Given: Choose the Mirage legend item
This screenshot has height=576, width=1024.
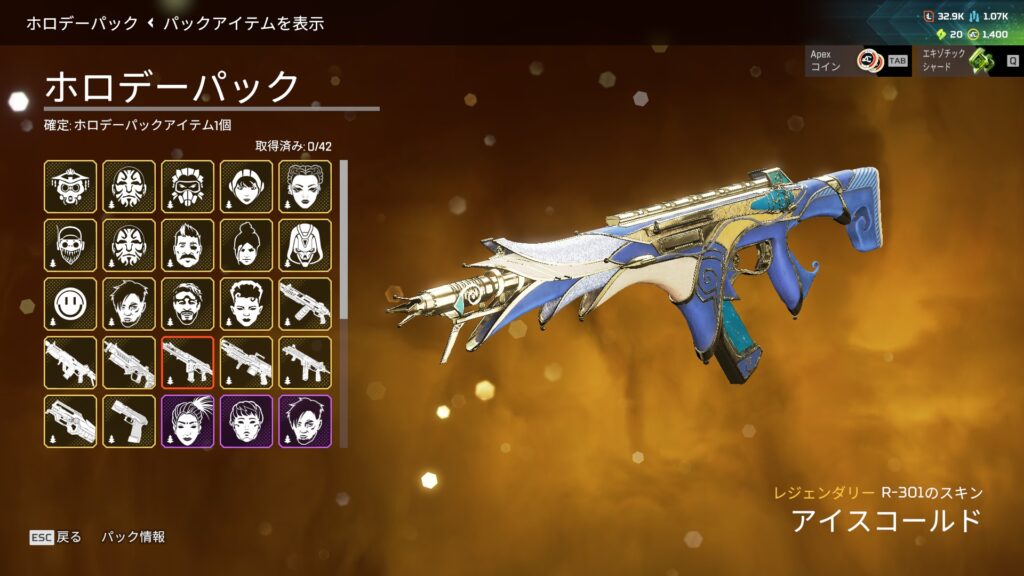Looking at the screenshot, I should point(188,304).
